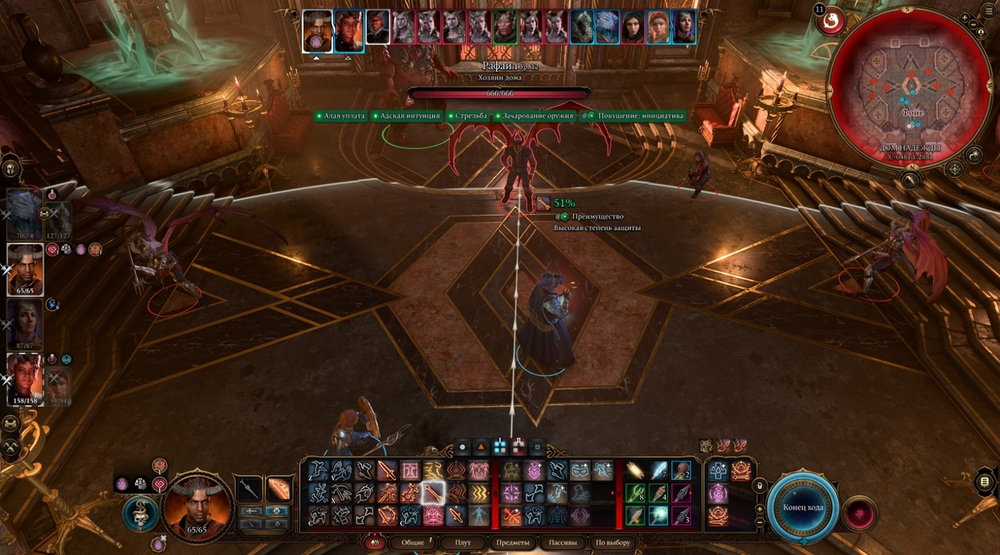1000x555 pixels.
Task: Select the 'Пассивы' hotbar tab
Action: coord(563,543)
